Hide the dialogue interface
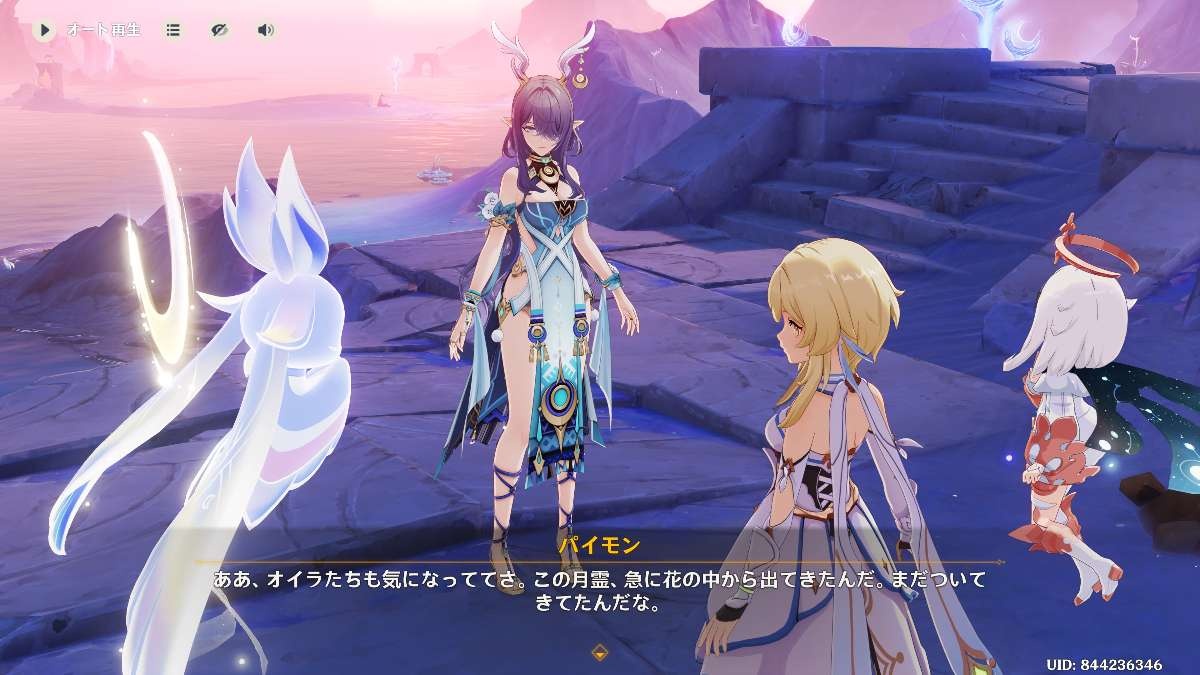1200x675 pixels. 220,30
